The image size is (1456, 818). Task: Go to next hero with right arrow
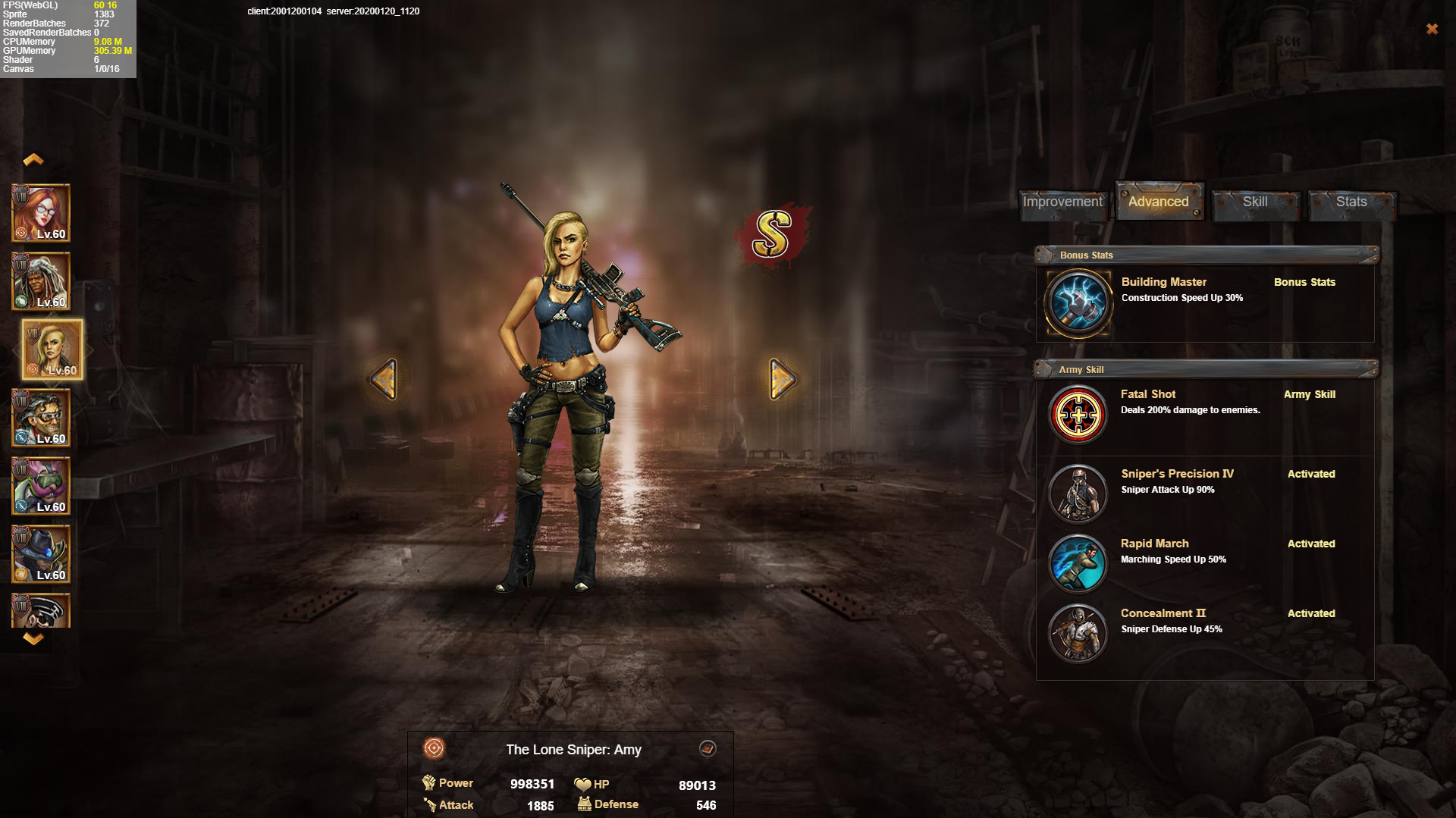coord(782,379)
